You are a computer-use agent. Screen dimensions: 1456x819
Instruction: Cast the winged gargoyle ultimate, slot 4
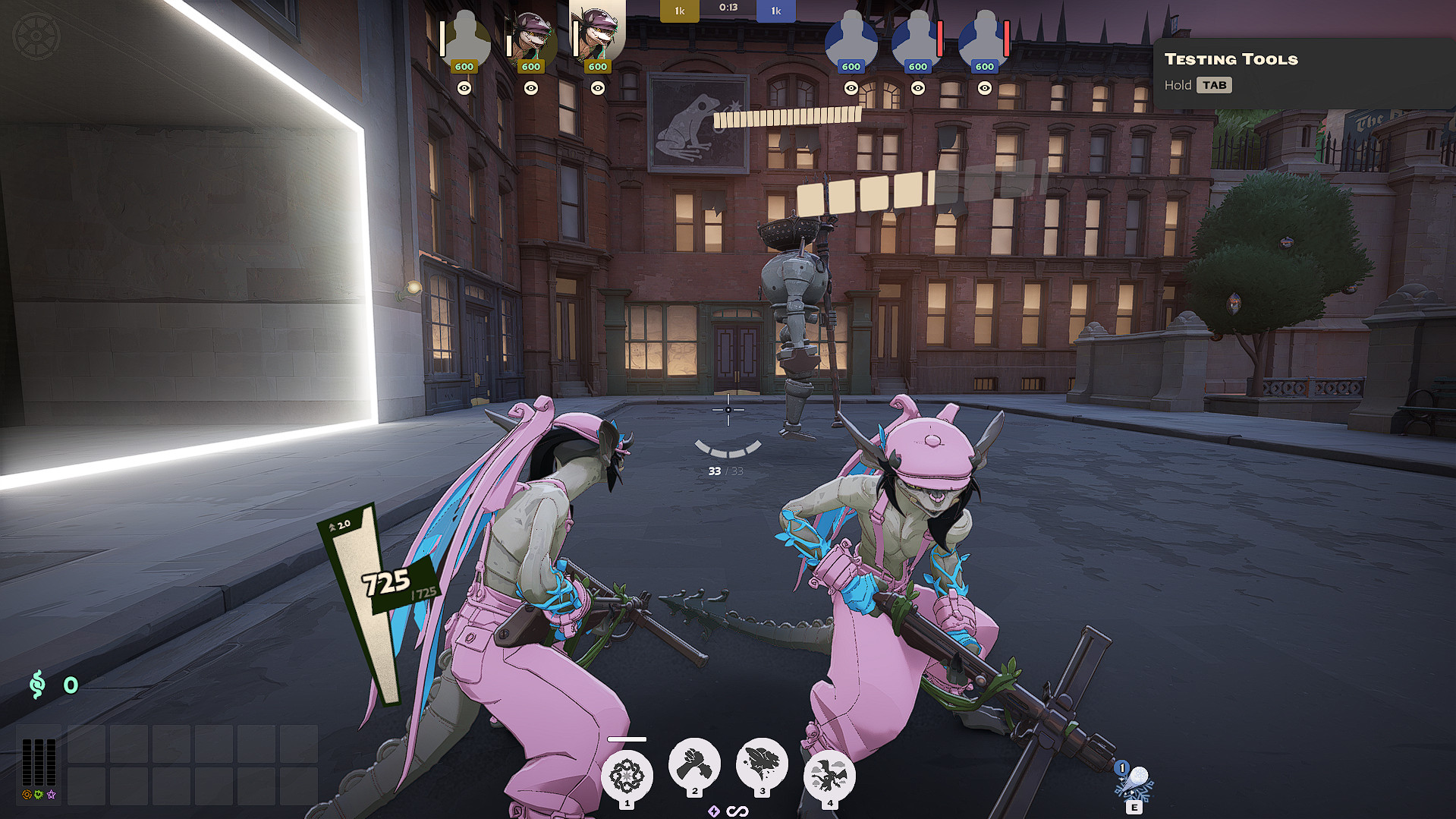pyautogui.click(x=829, y=776)
